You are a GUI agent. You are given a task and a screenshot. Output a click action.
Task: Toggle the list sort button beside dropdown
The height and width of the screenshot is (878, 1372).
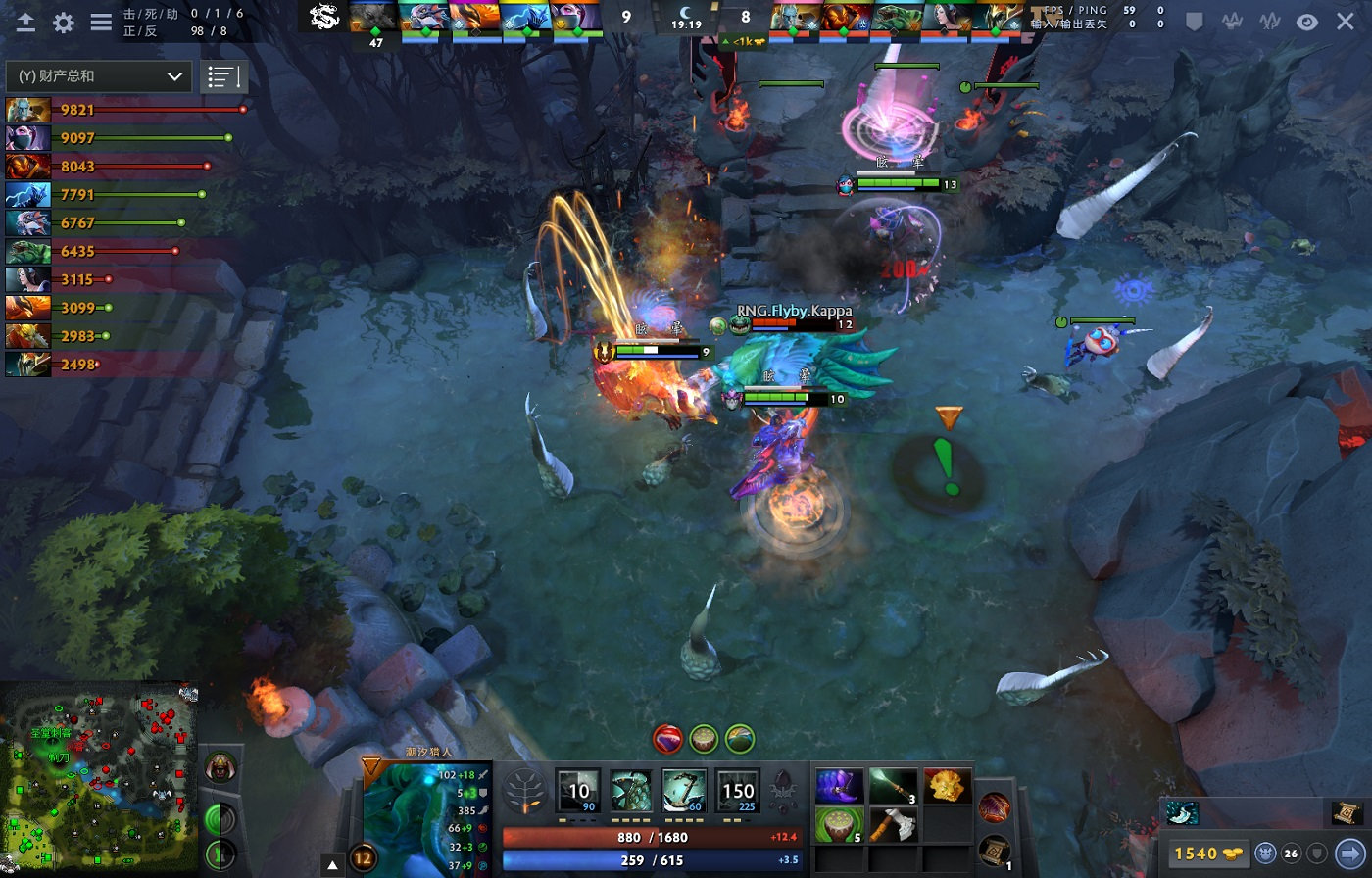tap(223, 76)
